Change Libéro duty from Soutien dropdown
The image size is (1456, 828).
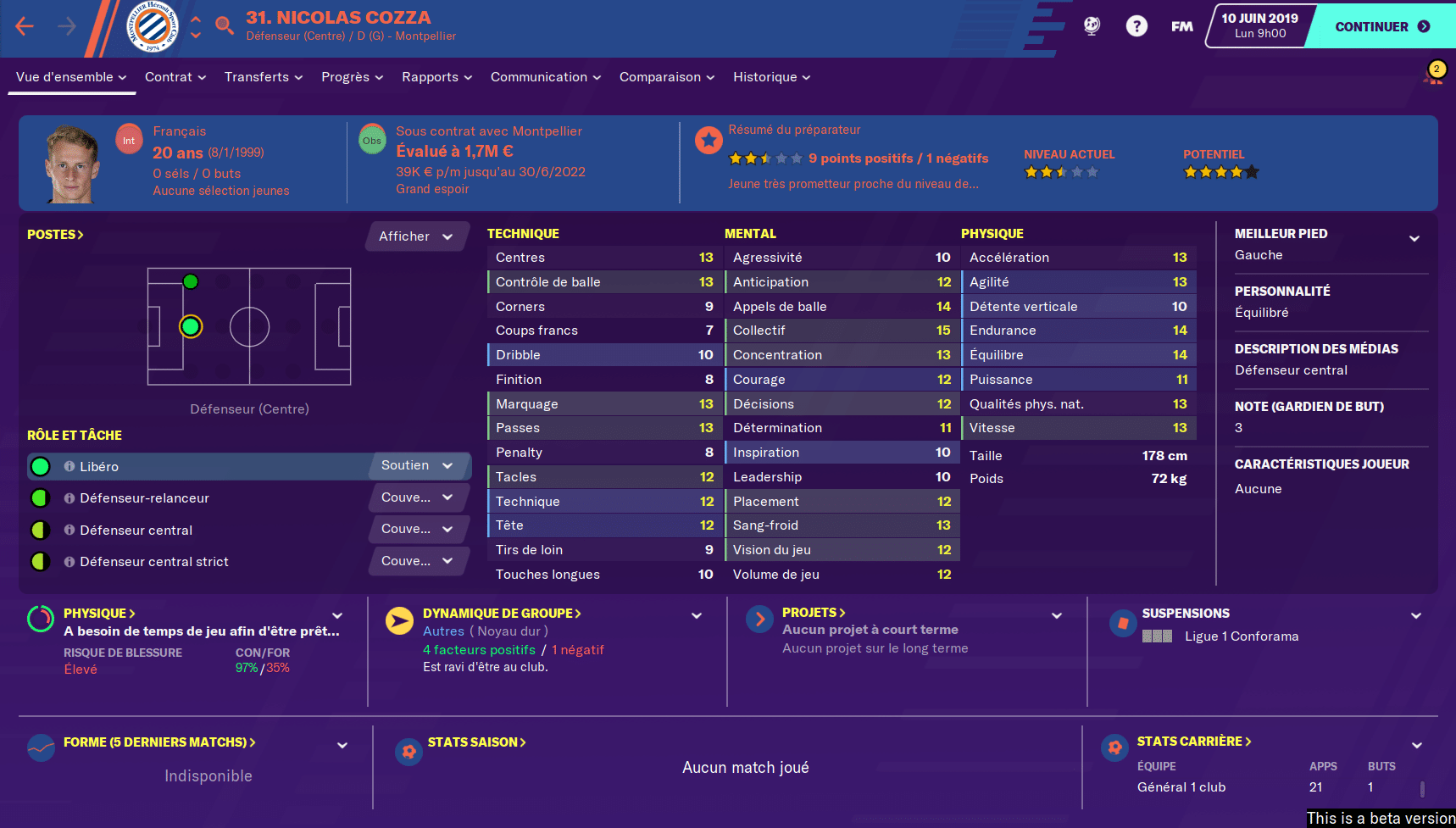(417, 465)
